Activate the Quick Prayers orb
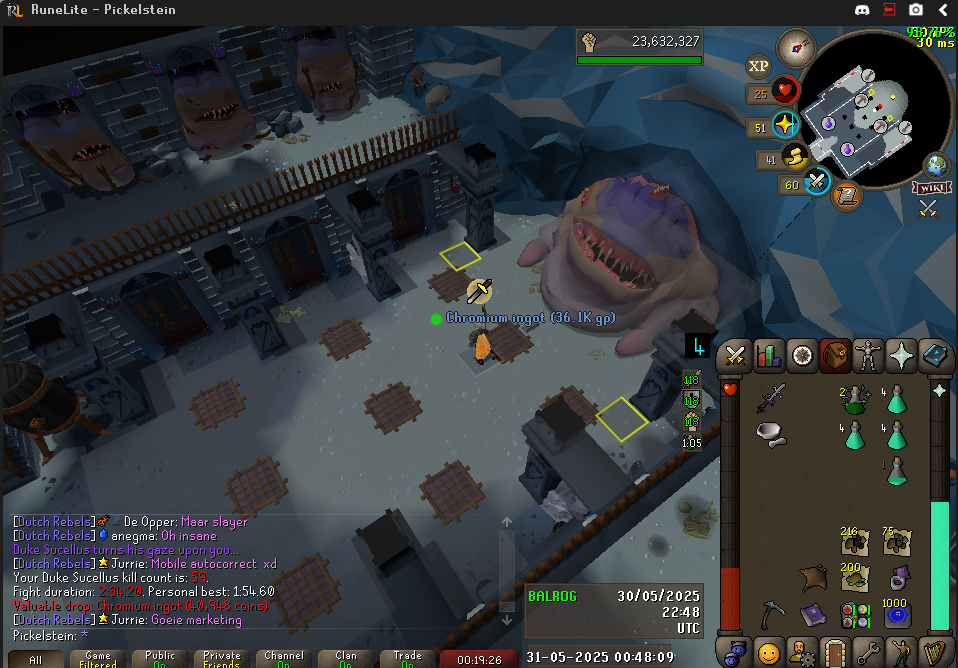 point(785,125)
